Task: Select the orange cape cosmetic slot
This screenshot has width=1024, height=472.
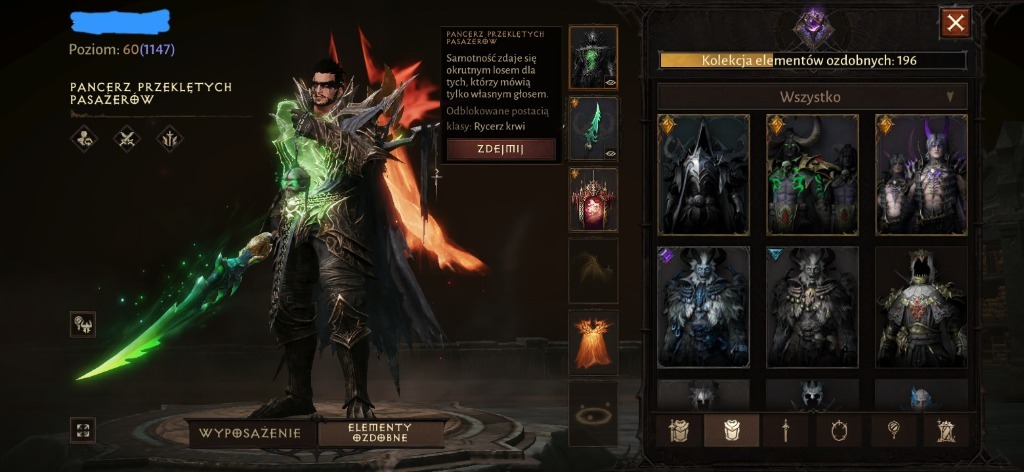Action: click(x=593, y=342)
